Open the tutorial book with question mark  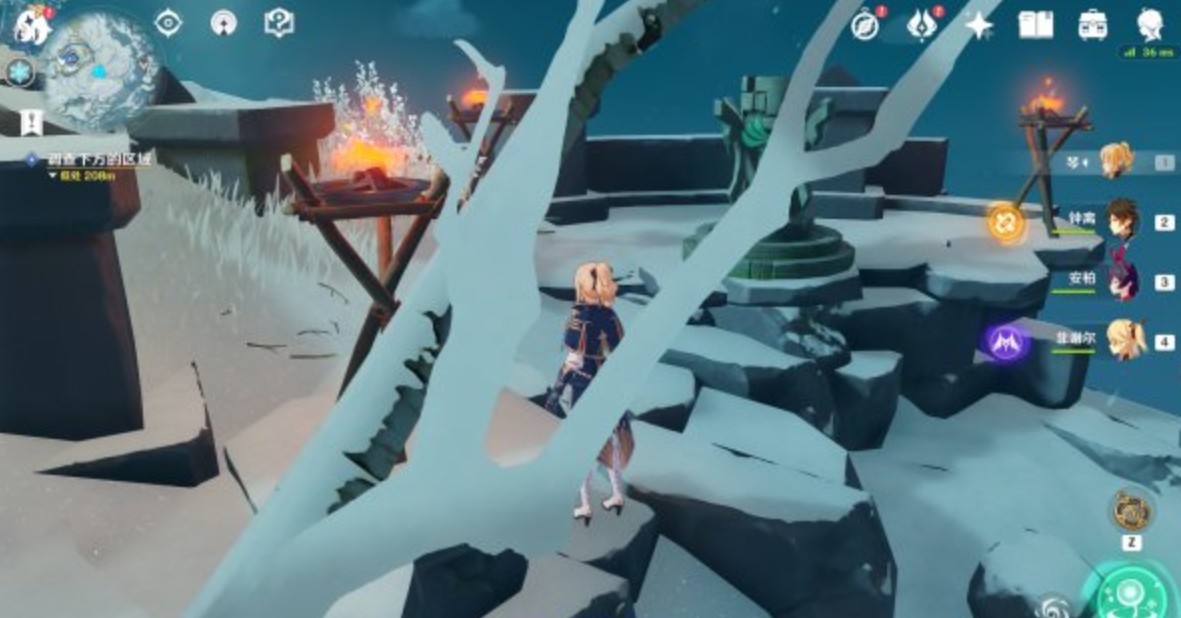click(x=279, y=23)
